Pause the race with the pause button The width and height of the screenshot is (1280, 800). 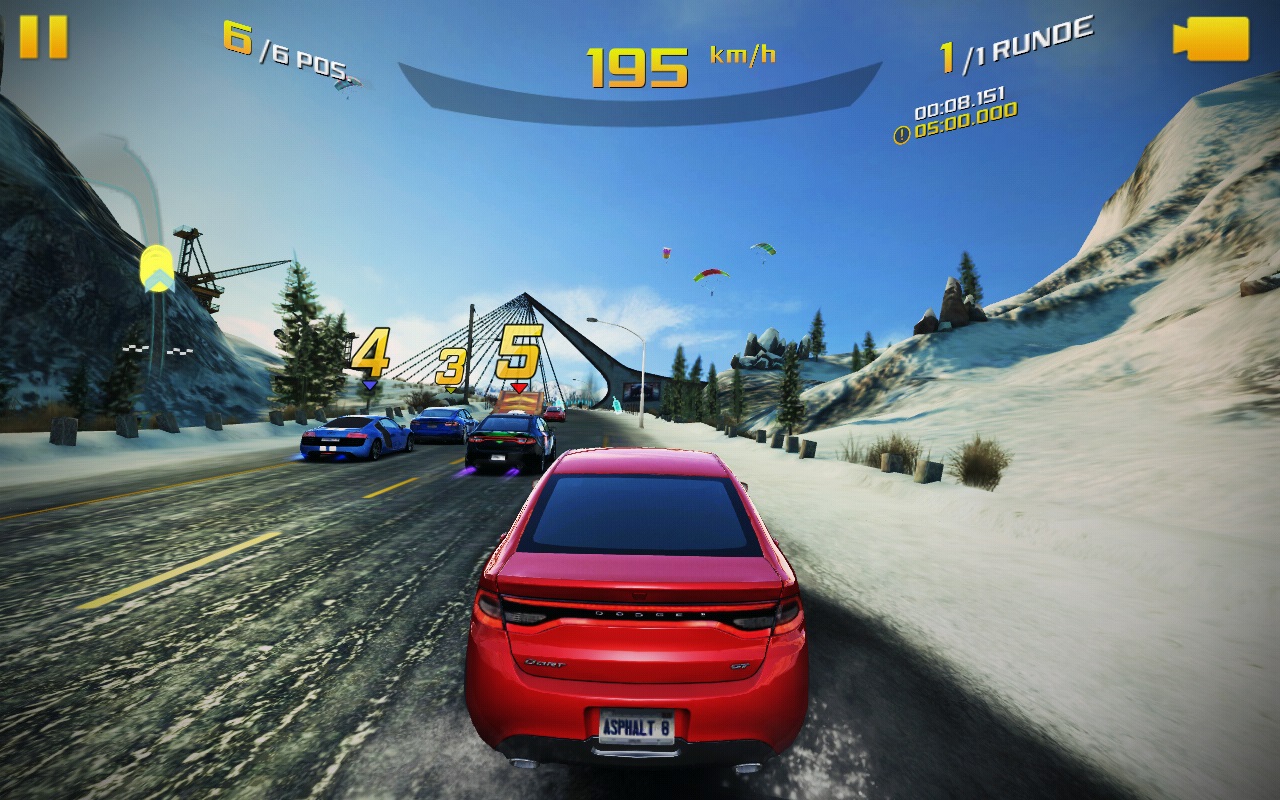pyautogui.click(x=43, y=37)
